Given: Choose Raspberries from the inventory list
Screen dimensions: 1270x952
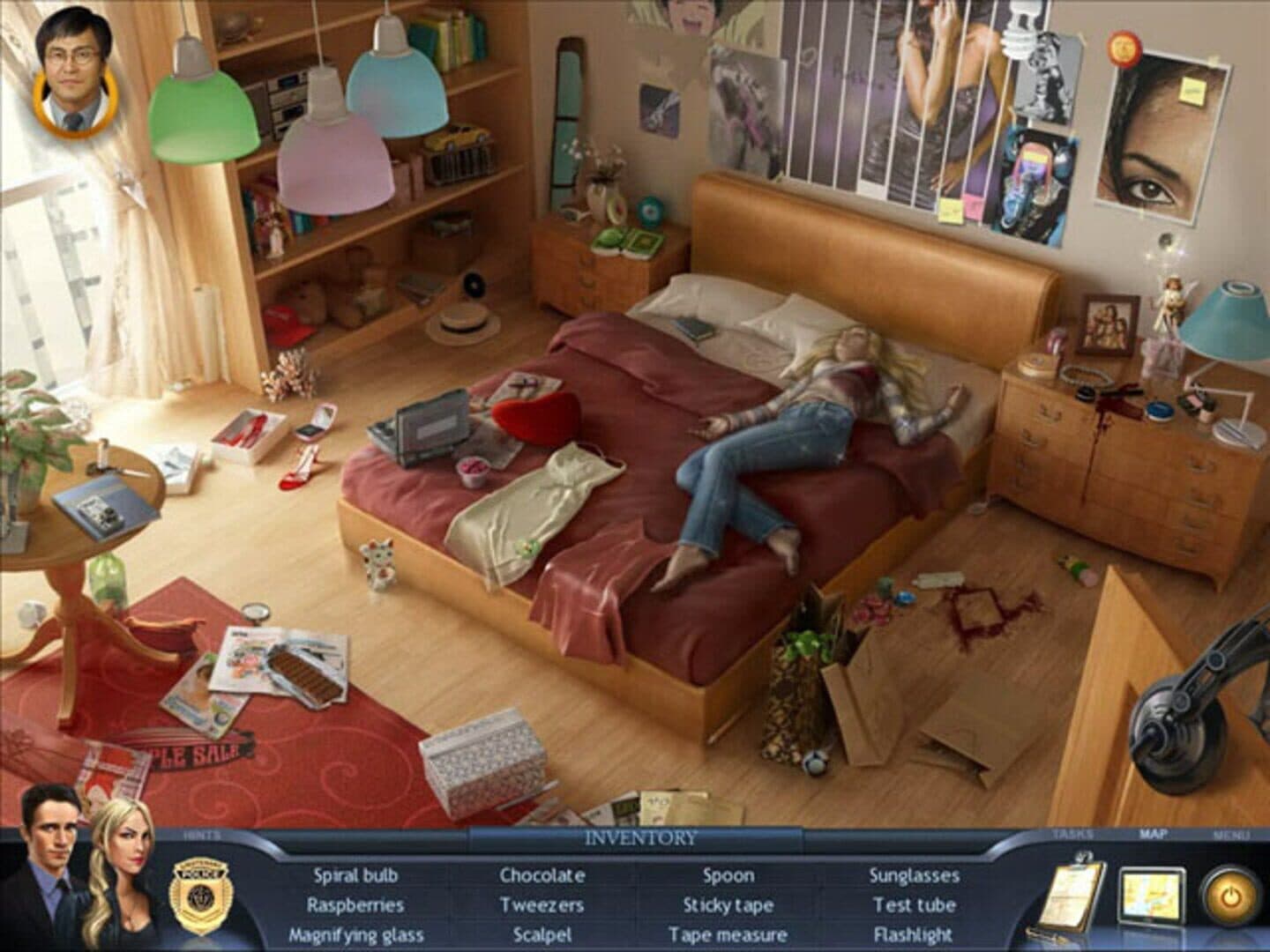Looking at the screenshot, I should coord(355,905).
